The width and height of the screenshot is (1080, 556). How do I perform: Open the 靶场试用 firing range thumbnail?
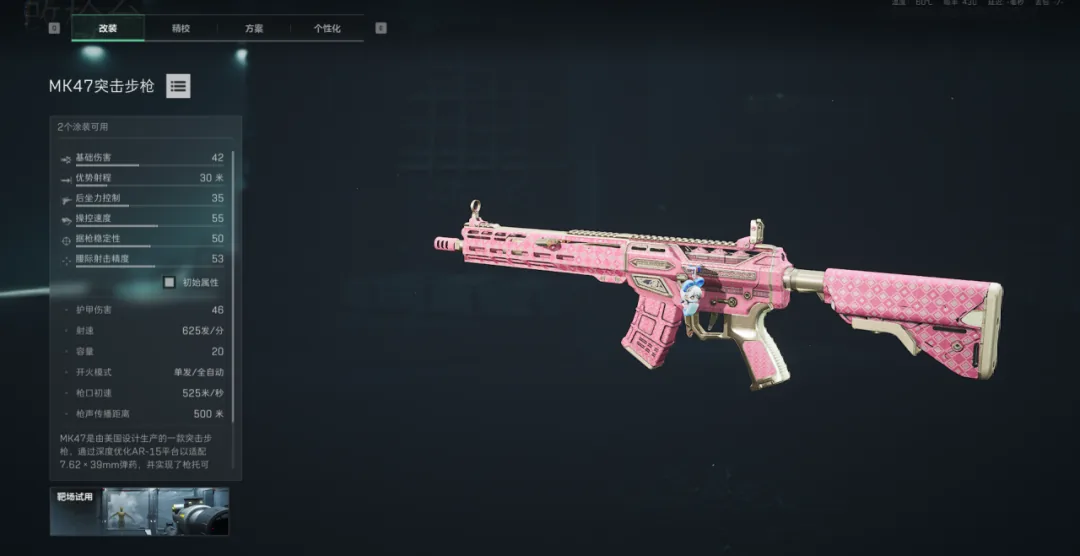(139, 511)
